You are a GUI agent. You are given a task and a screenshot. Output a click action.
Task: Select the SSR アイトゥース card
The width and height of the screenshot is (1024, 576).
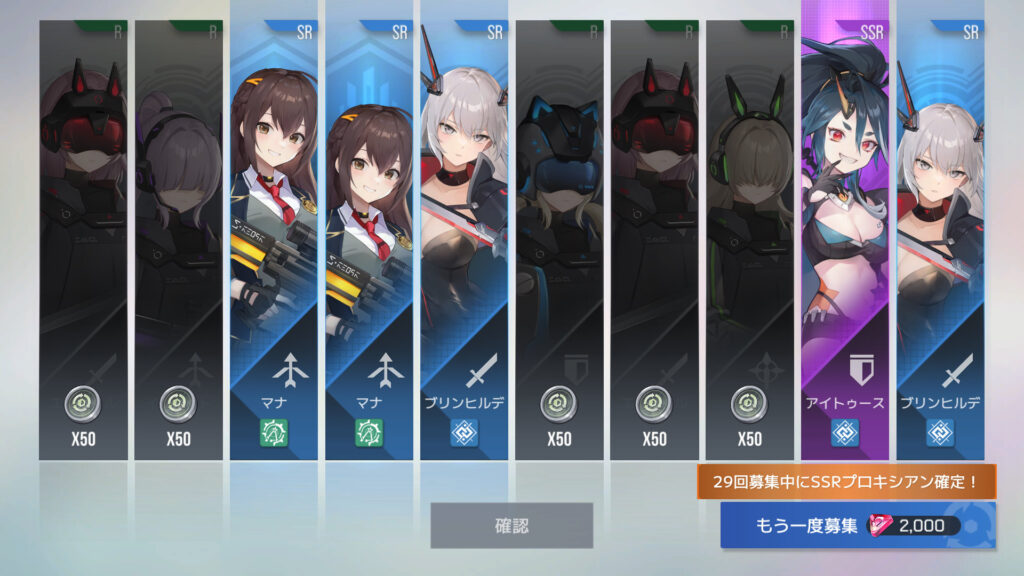(x=845, y=240)
